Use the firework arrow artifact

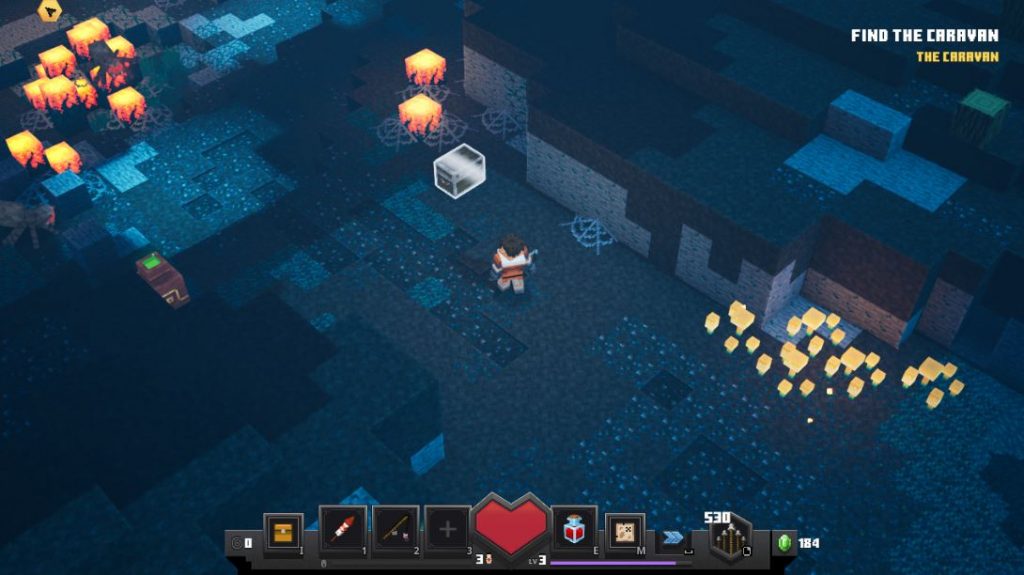tap(342, 528)
